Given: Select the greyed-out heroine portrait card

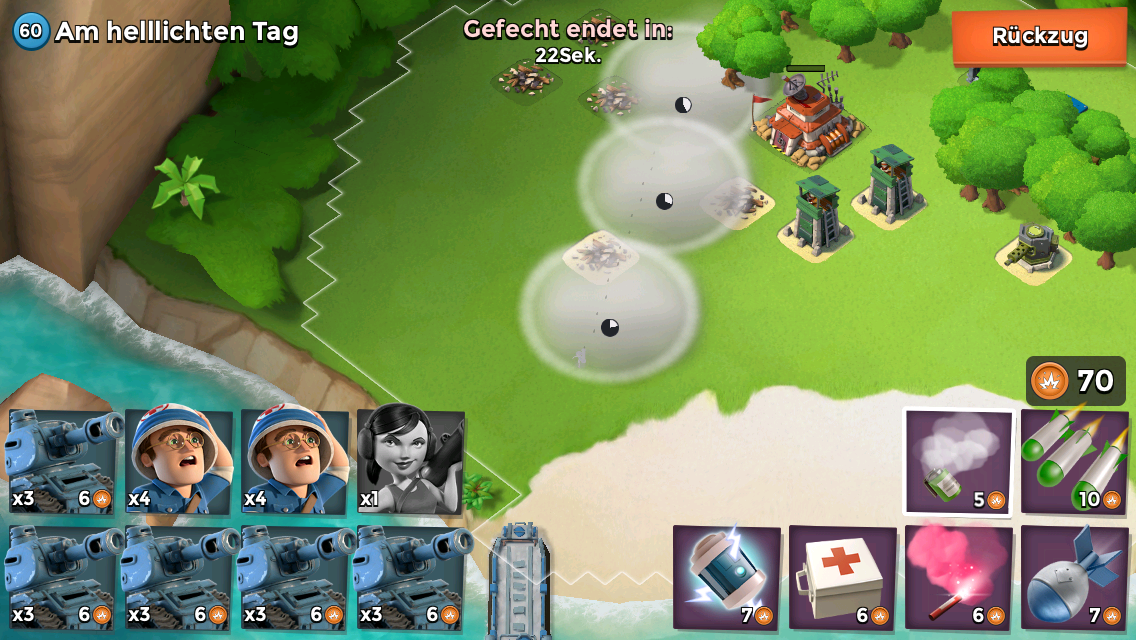Looking at the screenshot, I should tap(410, 460).
